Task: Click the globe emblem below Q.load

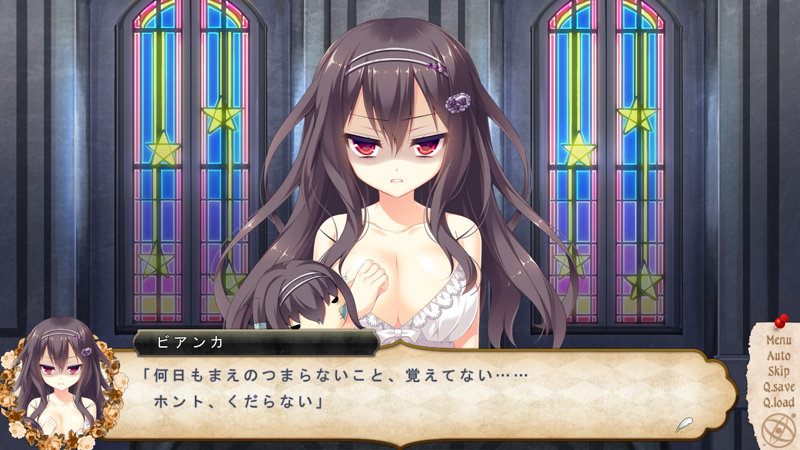Action: pyautogui.click(x=774, y=431)
